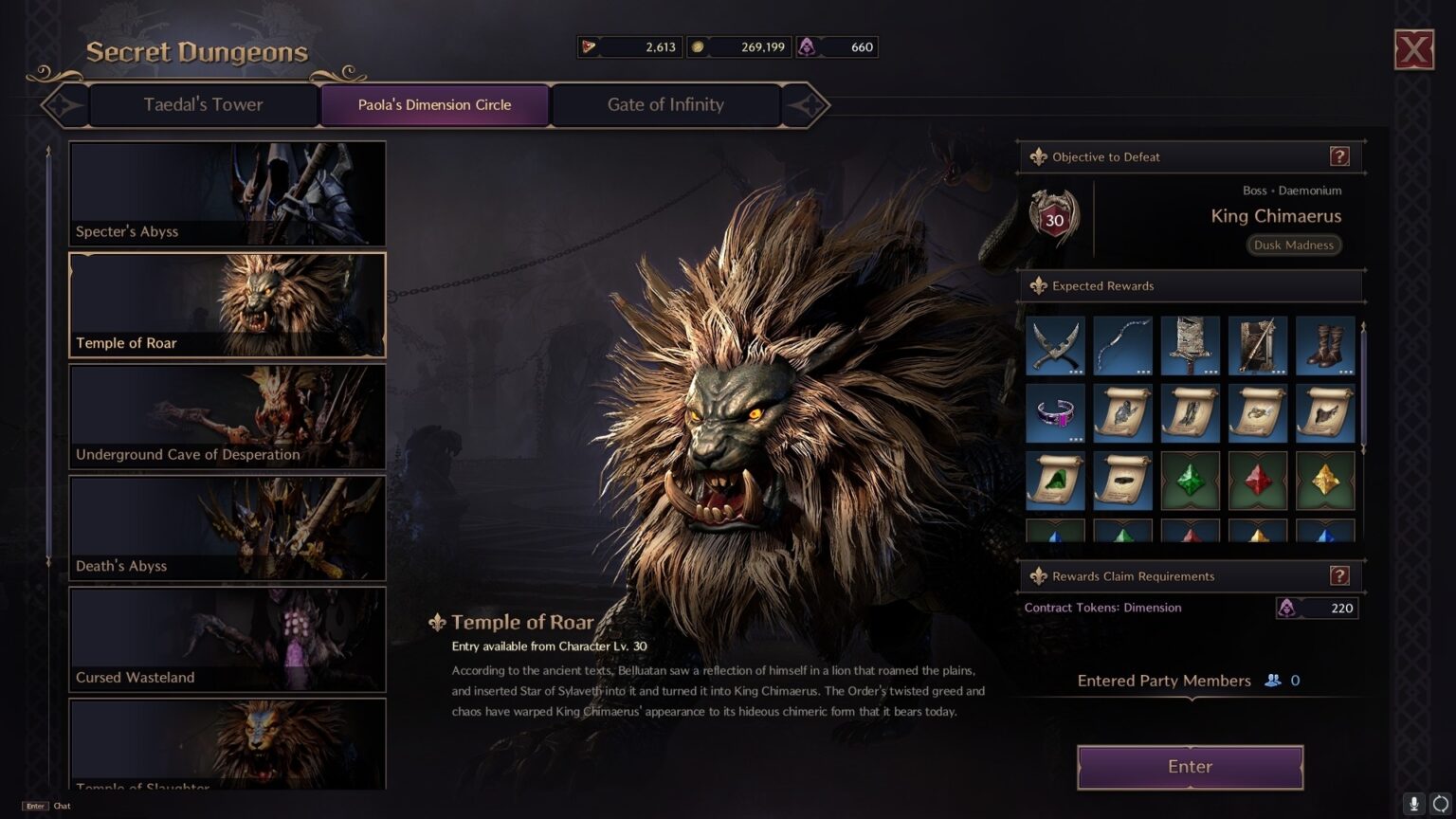Click the level 30 boss emblem icon
The height and width of the screenshot is (819, 1456).
click(x=1052, y=218)
